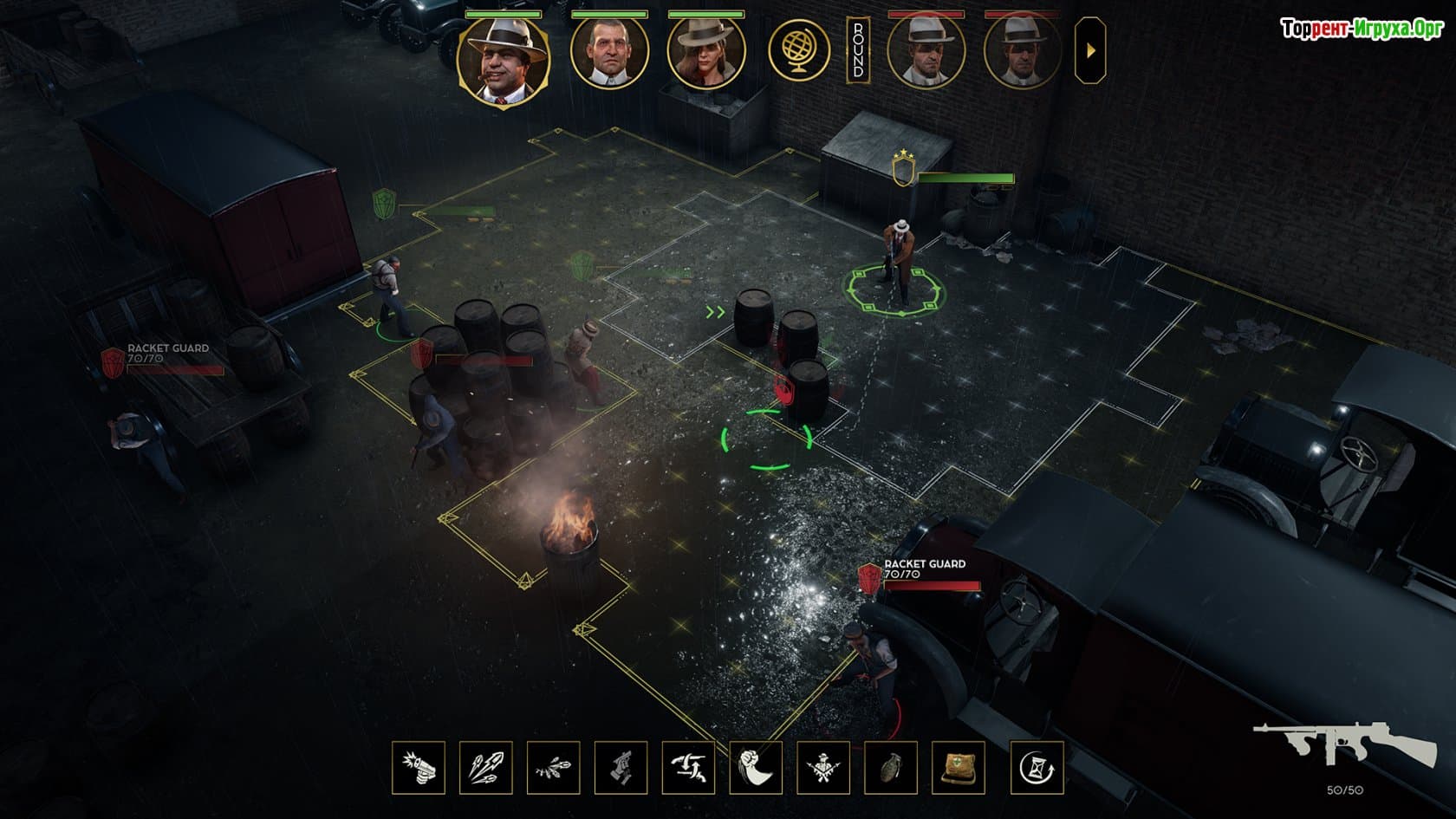Use the three-bullet burst ability
The image size is (1456, 819).
pyautogui.click(x=486, y=768)
